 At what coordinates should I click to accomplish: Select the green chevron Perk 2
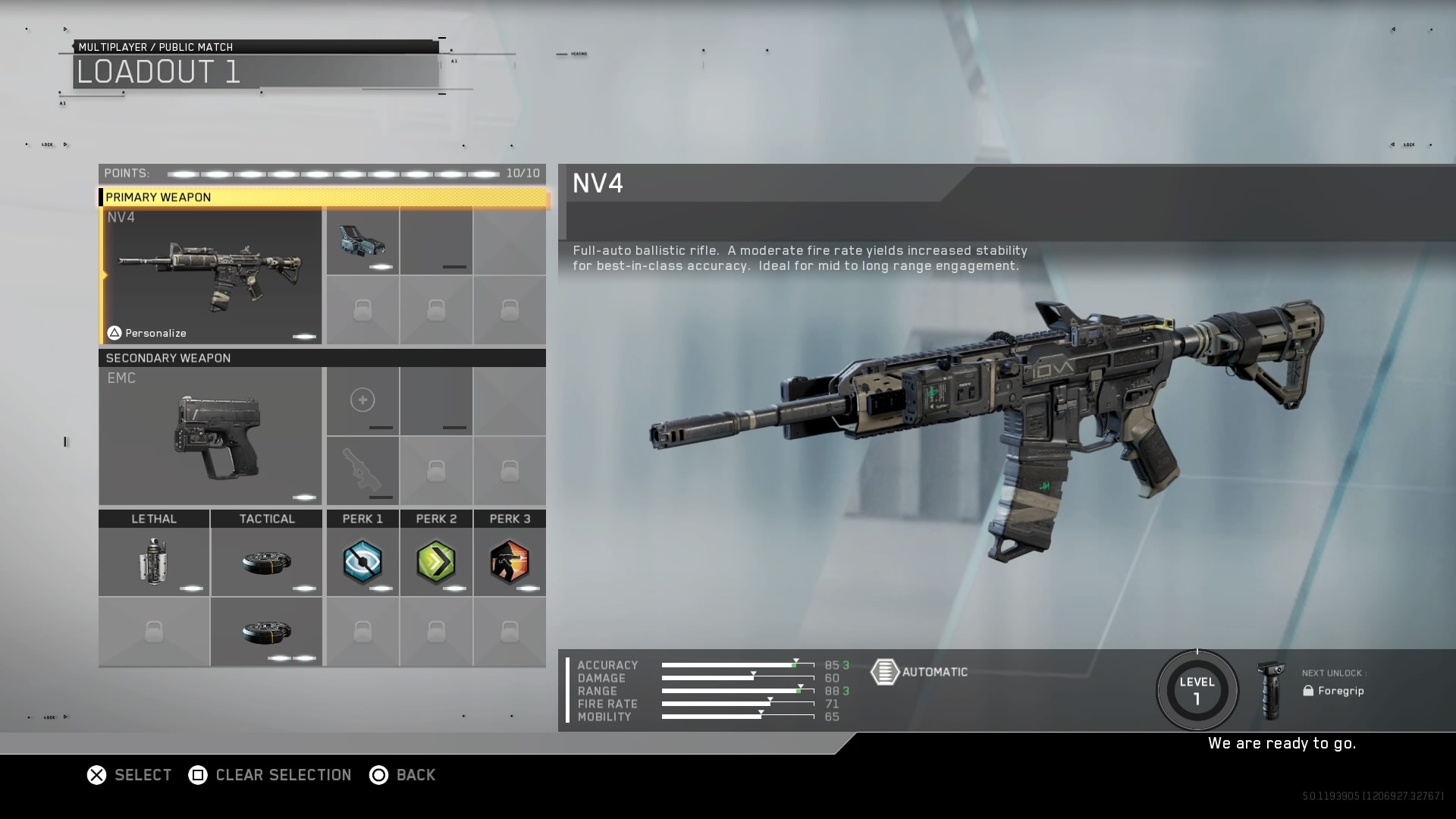point(436,562)
